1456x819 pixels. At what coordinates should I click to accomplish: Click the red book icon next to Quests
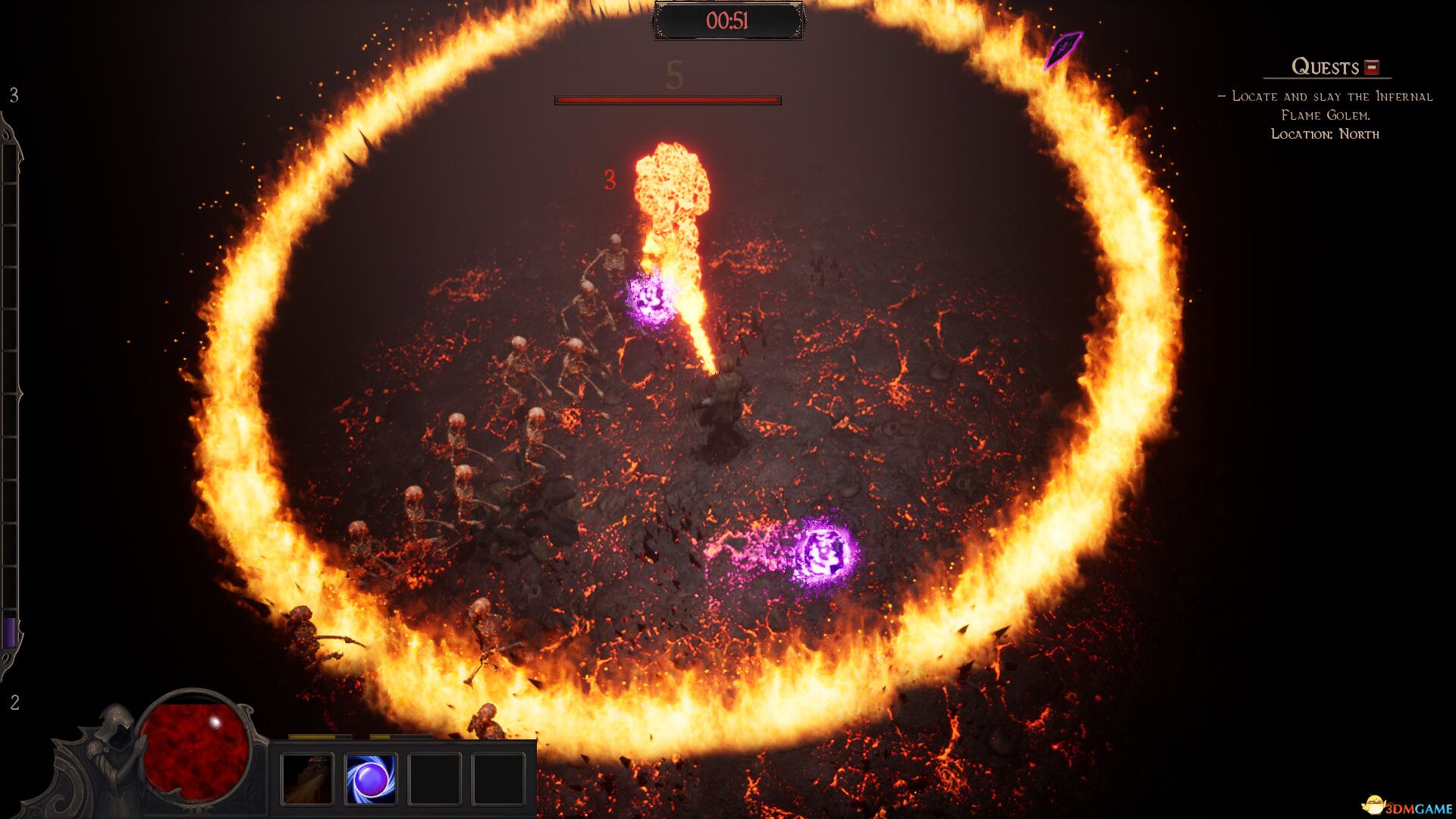click(1371, 66)
